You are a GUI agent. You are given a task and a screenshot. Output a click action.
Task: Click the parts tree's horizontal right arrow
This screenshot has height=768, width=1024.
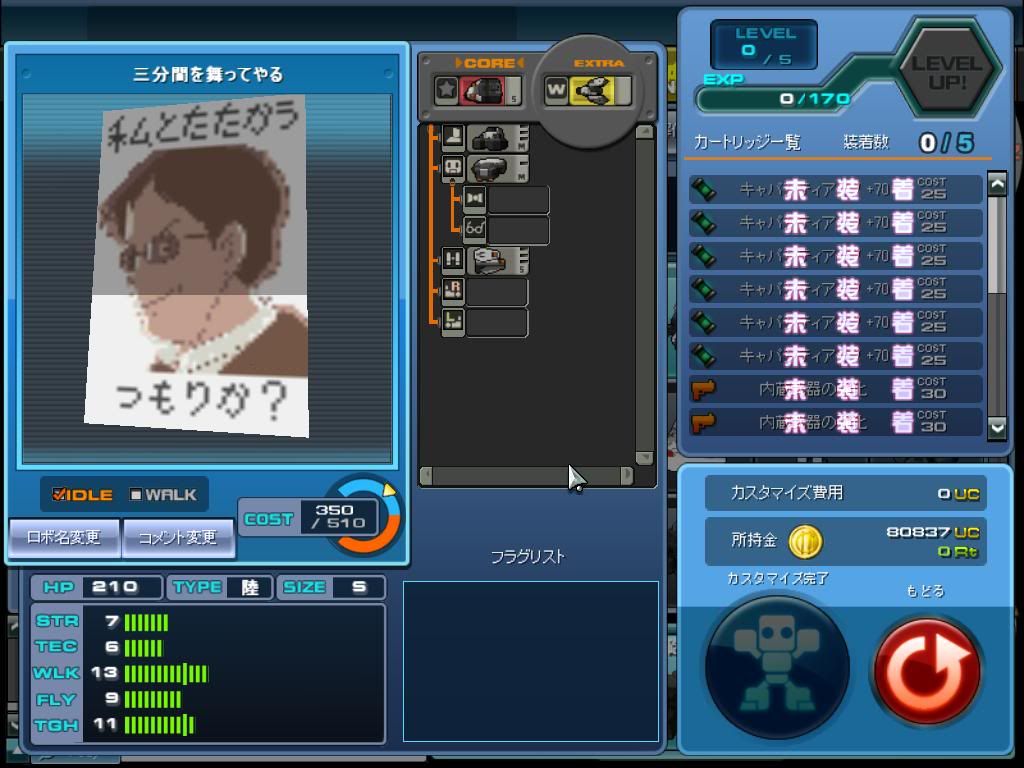pyautogui.click(x=627, y=476)
